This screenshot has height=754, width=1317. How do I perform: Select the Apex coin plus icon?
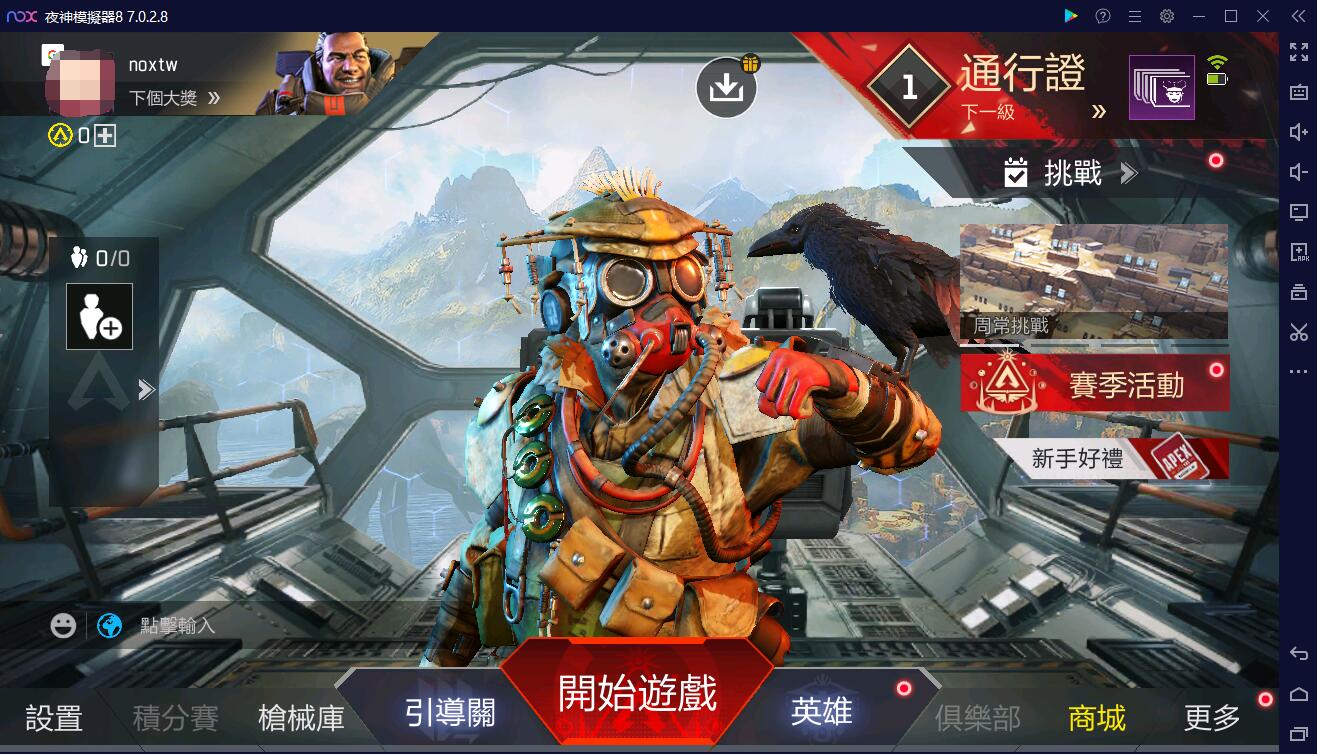(103, 133)
